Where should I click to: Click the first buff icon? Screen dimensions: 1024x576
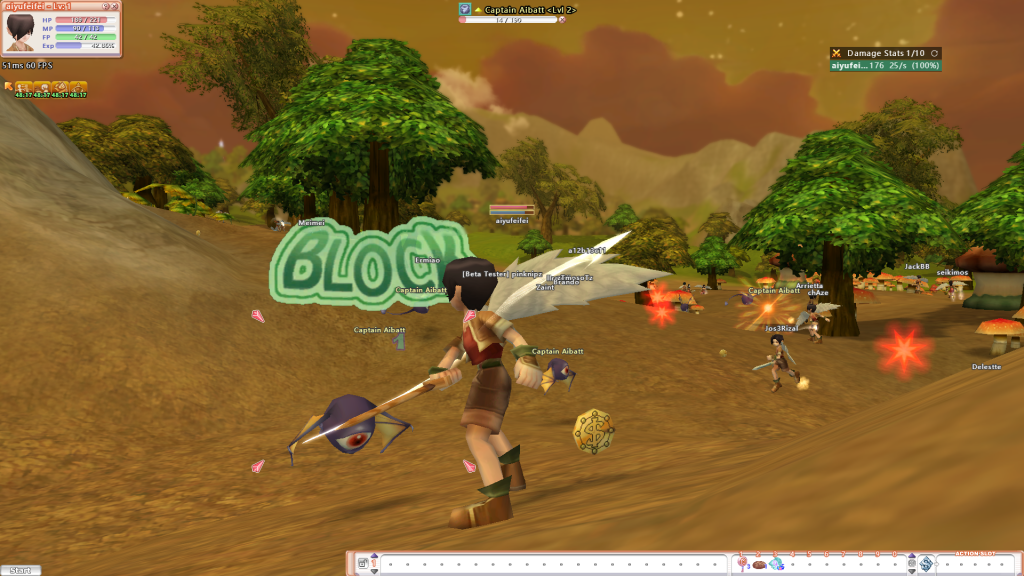(21, 88)
